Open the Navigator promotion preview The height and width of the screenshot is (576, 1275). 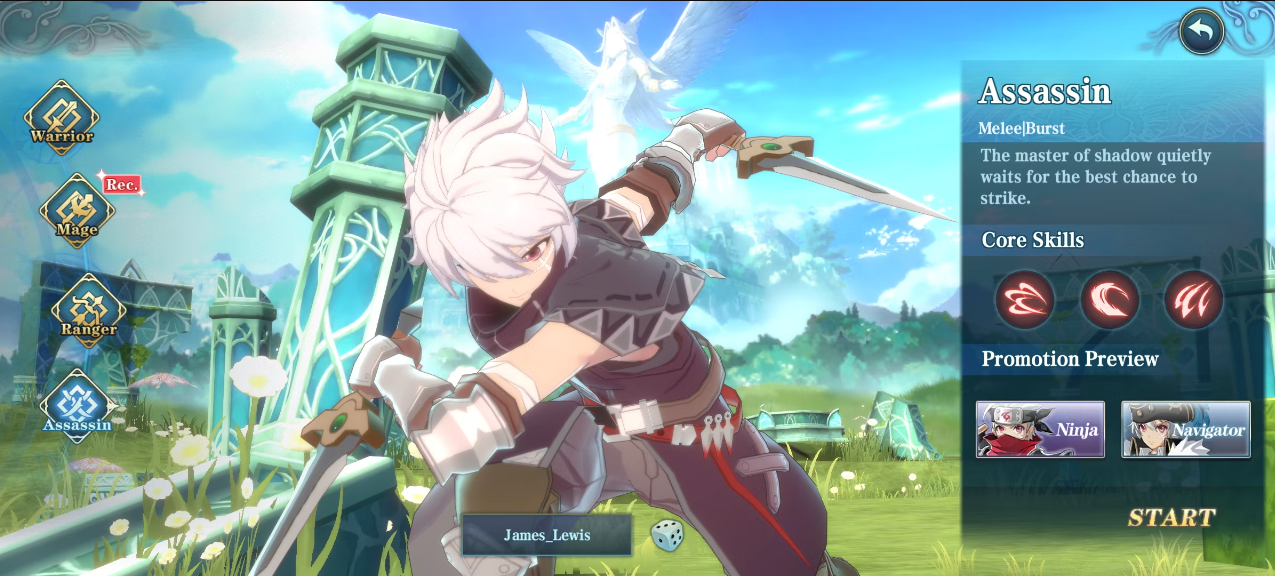click(1185, 429)
